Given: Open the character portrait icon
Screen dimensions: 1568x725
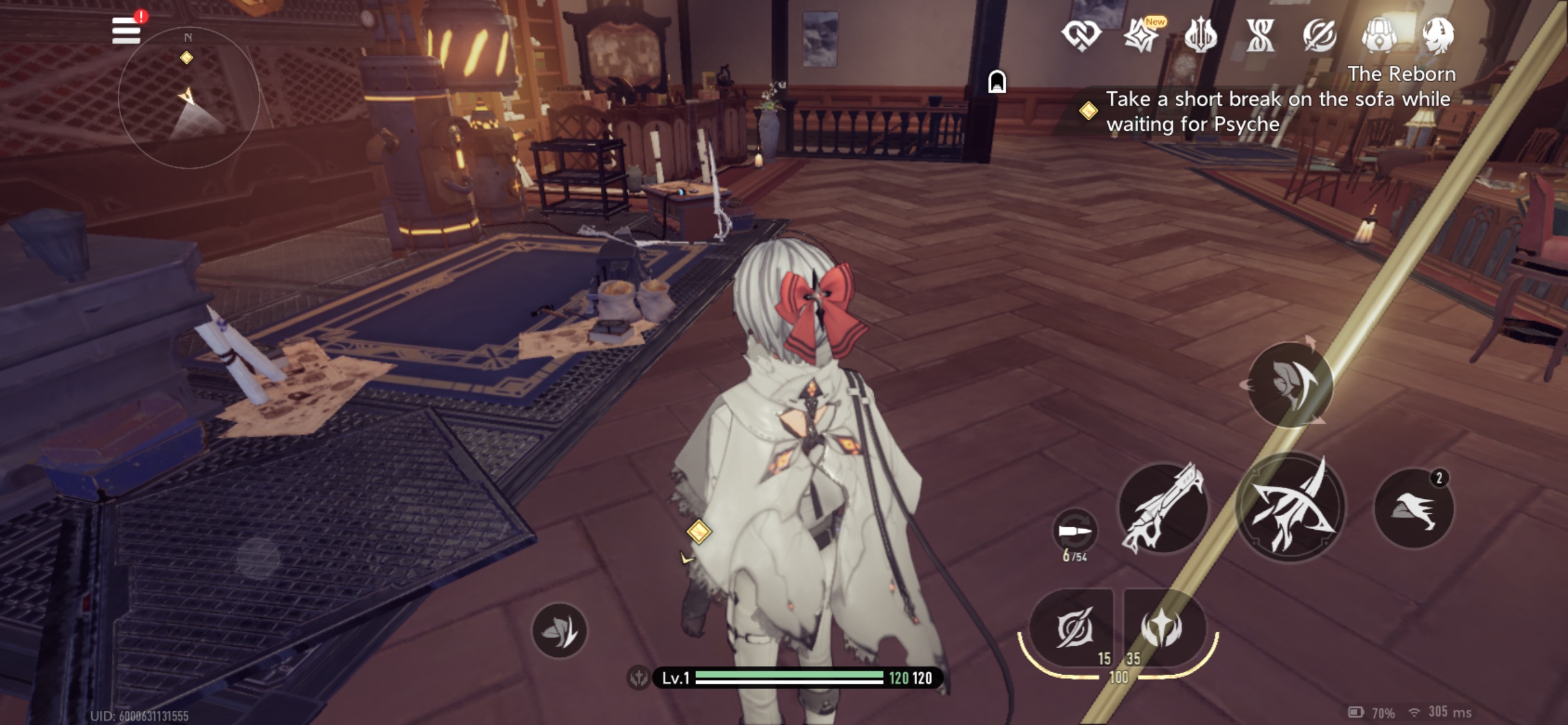Looking at the screenshot, I should tap(1438, 35).
